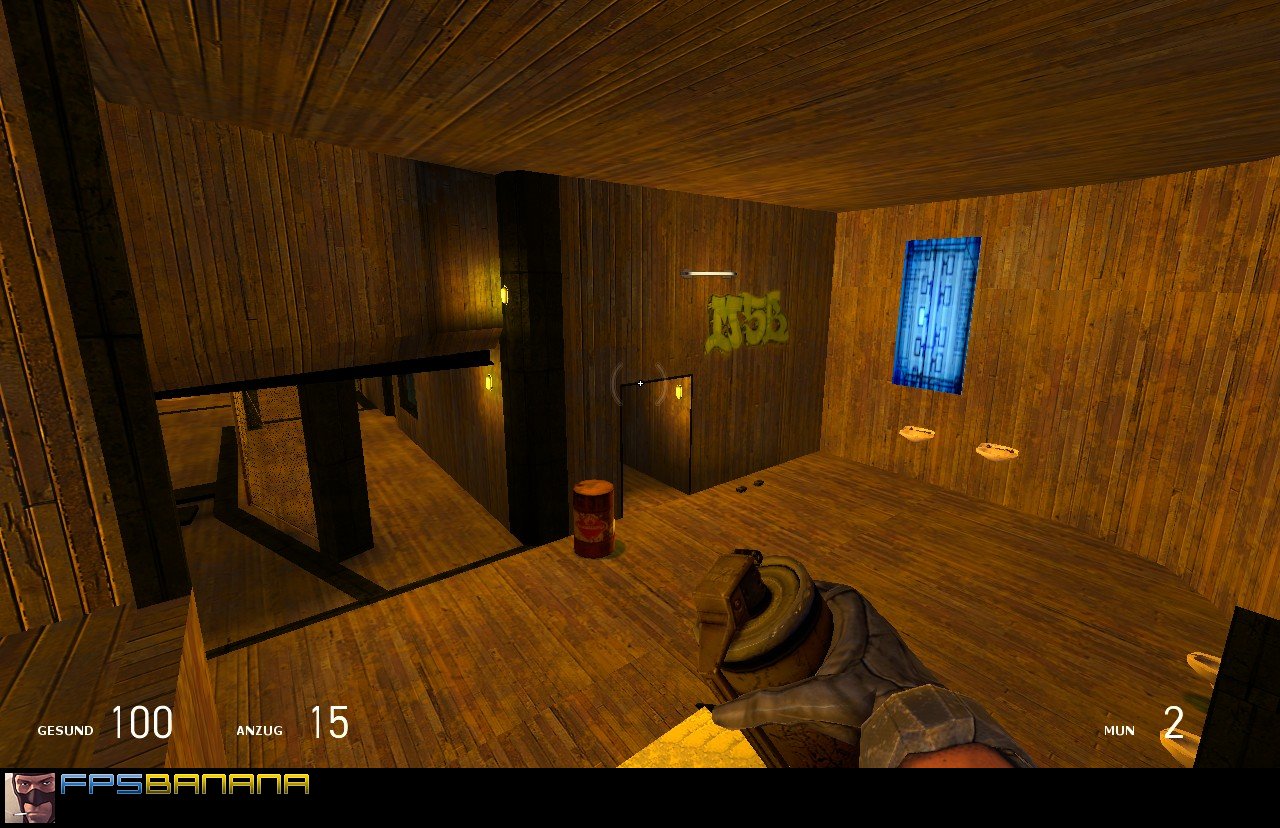Click the health value reading 100
This screenshot has width=1280, height=828.
click(142, 723)
